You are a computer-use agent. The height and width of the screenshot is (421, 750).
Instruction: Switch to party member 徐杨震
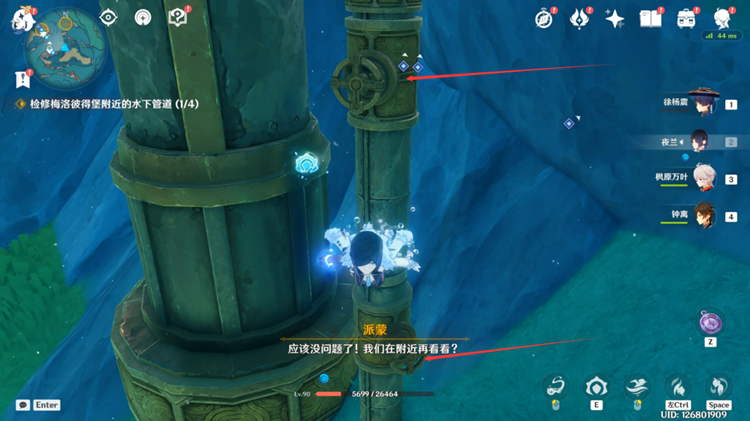[703, 103]
